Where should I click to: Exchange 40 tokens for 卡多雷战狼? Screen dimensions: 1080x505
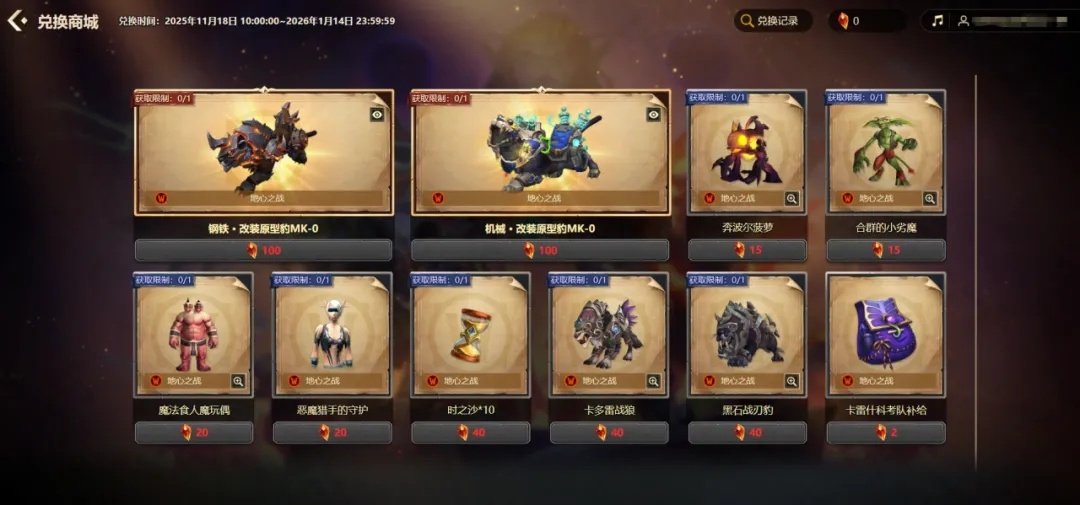(x=609, y=433)
